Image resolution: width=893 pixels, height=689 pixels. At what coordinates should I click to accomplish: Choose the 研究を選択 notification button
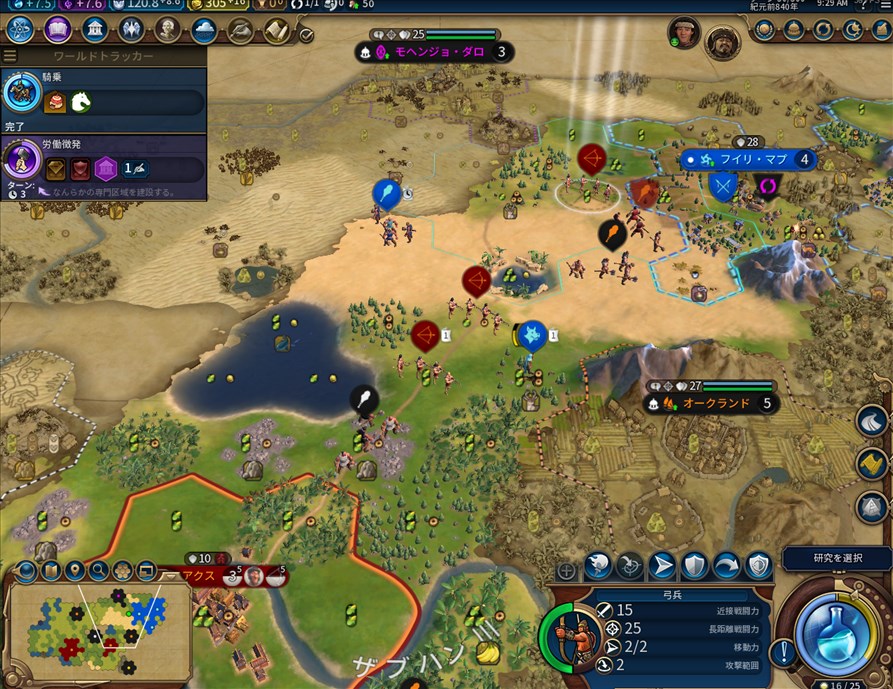coord(836,558)
